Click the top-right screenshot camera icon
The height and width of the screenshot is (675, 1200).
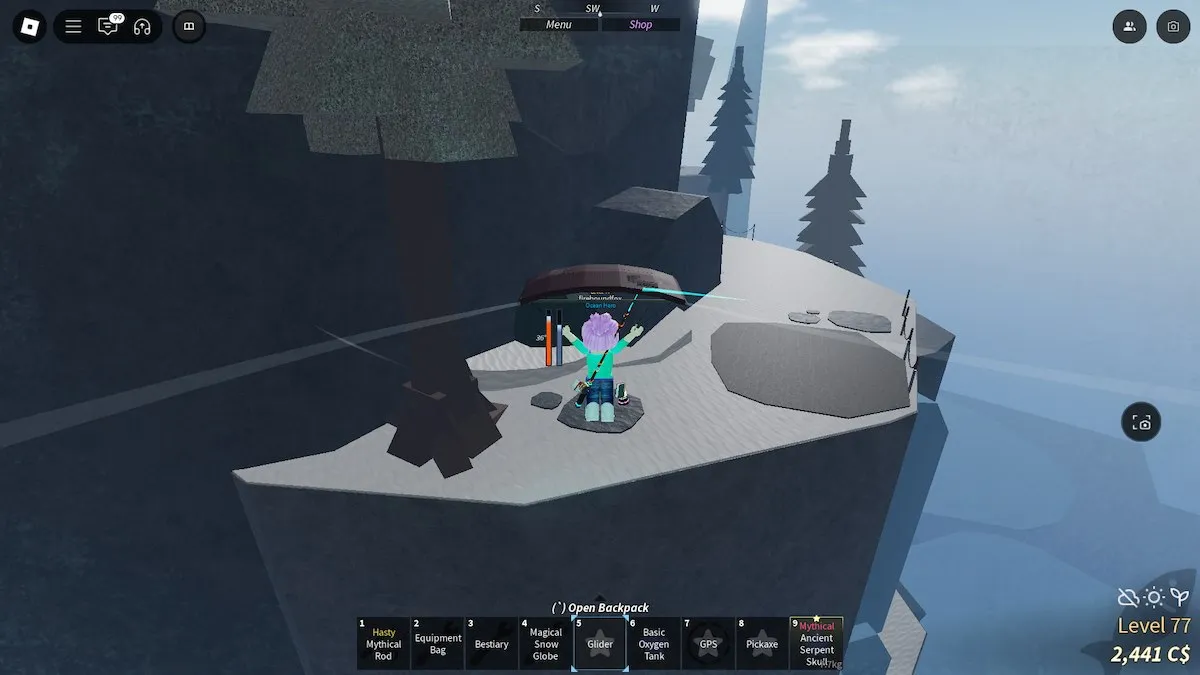click(x=1173, y=27)
